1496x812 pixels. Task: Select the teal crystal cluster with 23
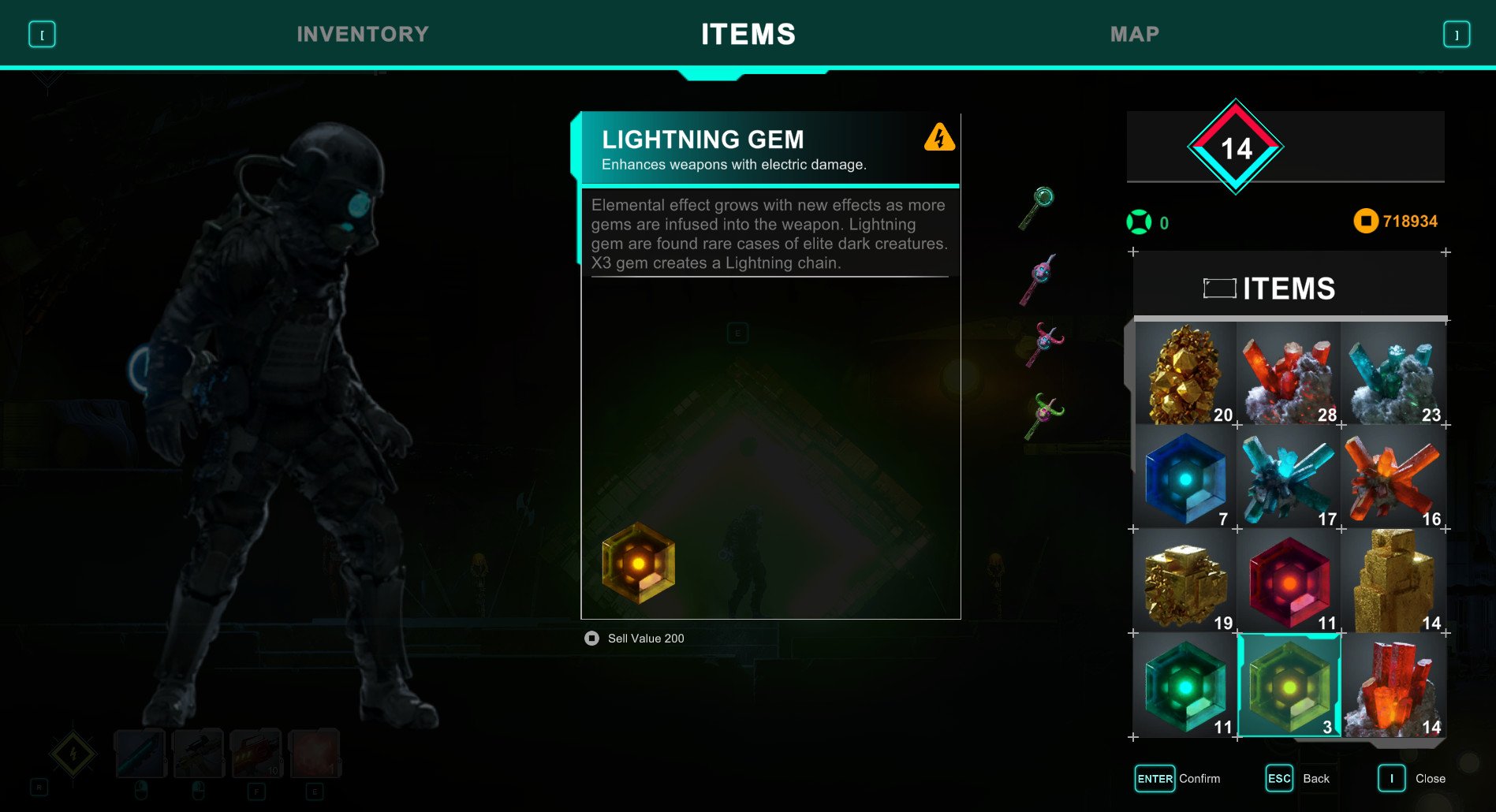pyautogui.click(x=1393, y=374)
